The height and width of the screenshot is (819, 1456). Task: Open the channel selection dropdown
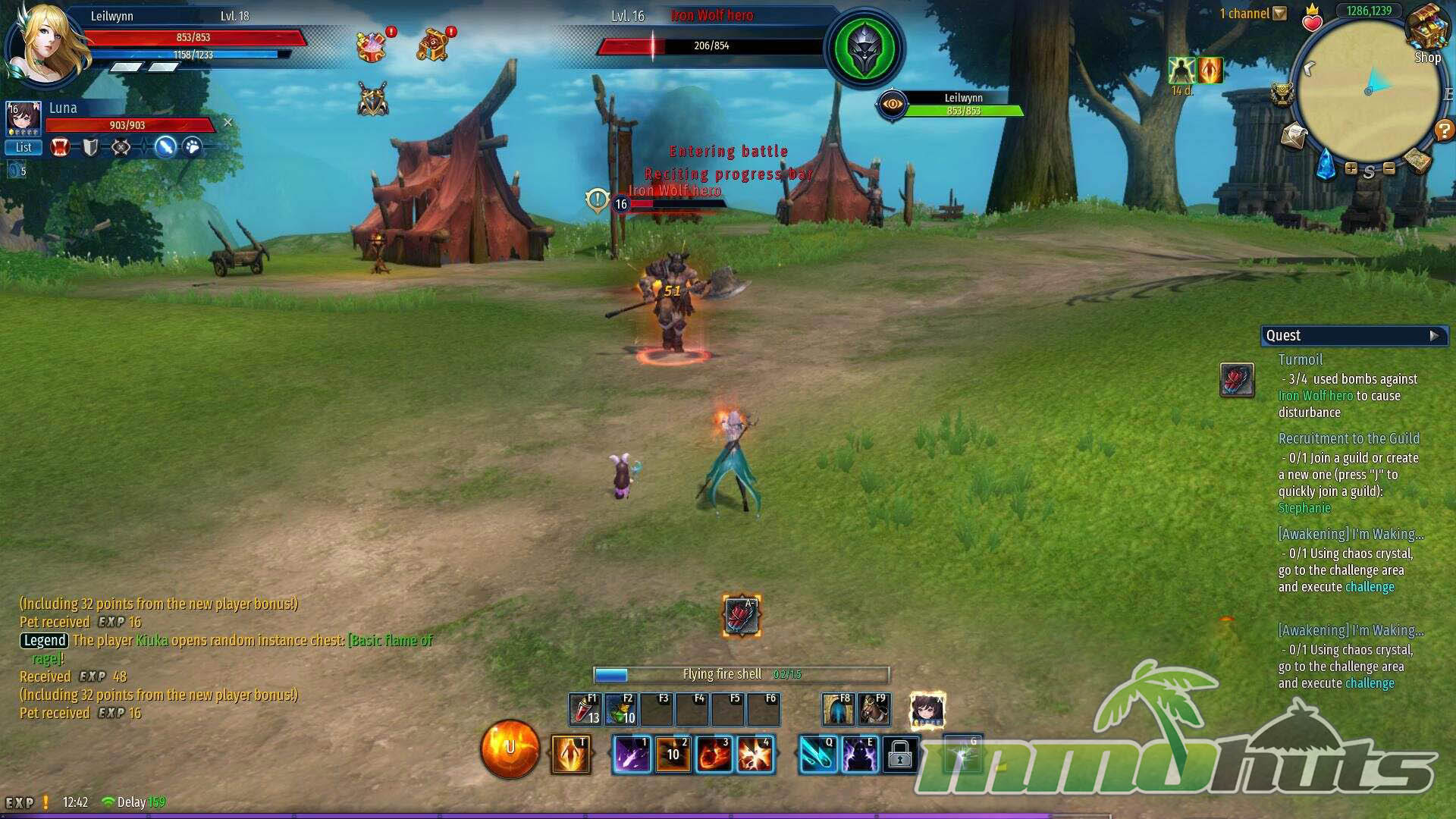click(1280, 14)
